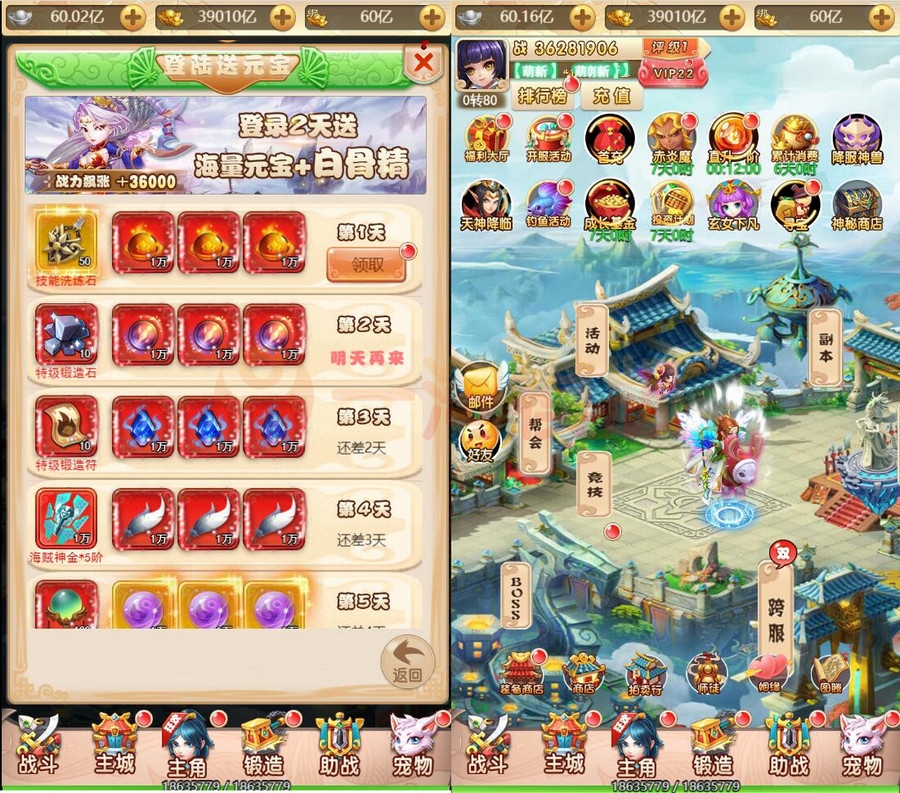Open the 降服神兽 event icon
This screenshot has height=793, width=900.
(857, 141)
